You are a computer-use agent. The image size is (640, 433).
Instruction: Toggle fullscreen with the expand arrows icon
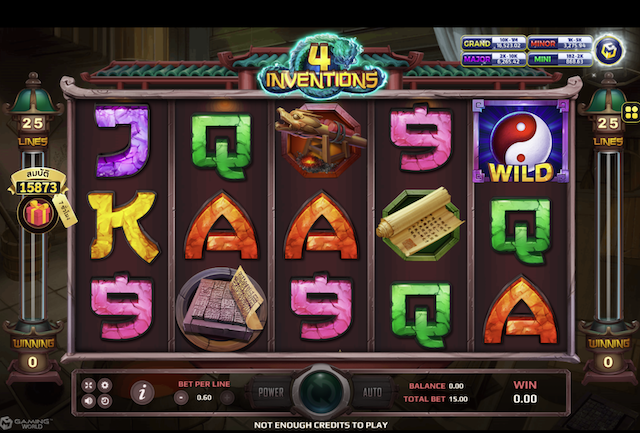pos(89,385)
